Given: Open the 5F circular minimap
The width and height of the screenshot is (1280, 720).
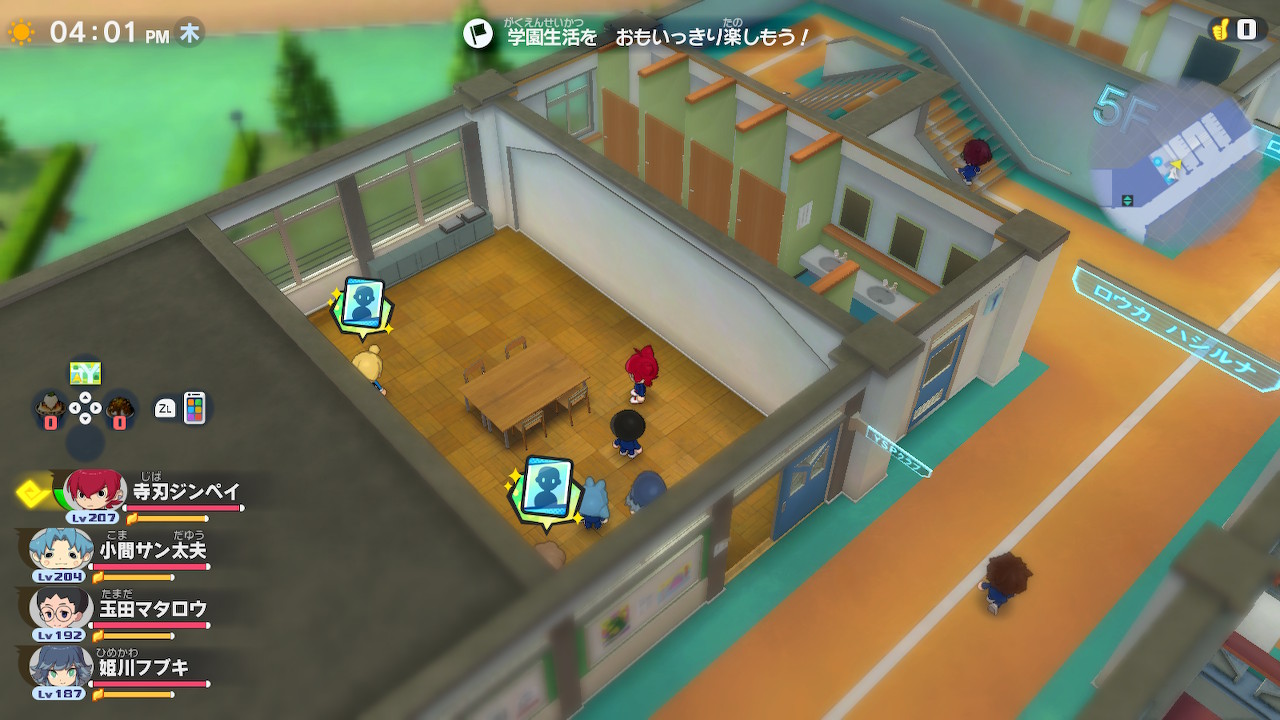Looking at the screenshot, I should click(1175, 165).
